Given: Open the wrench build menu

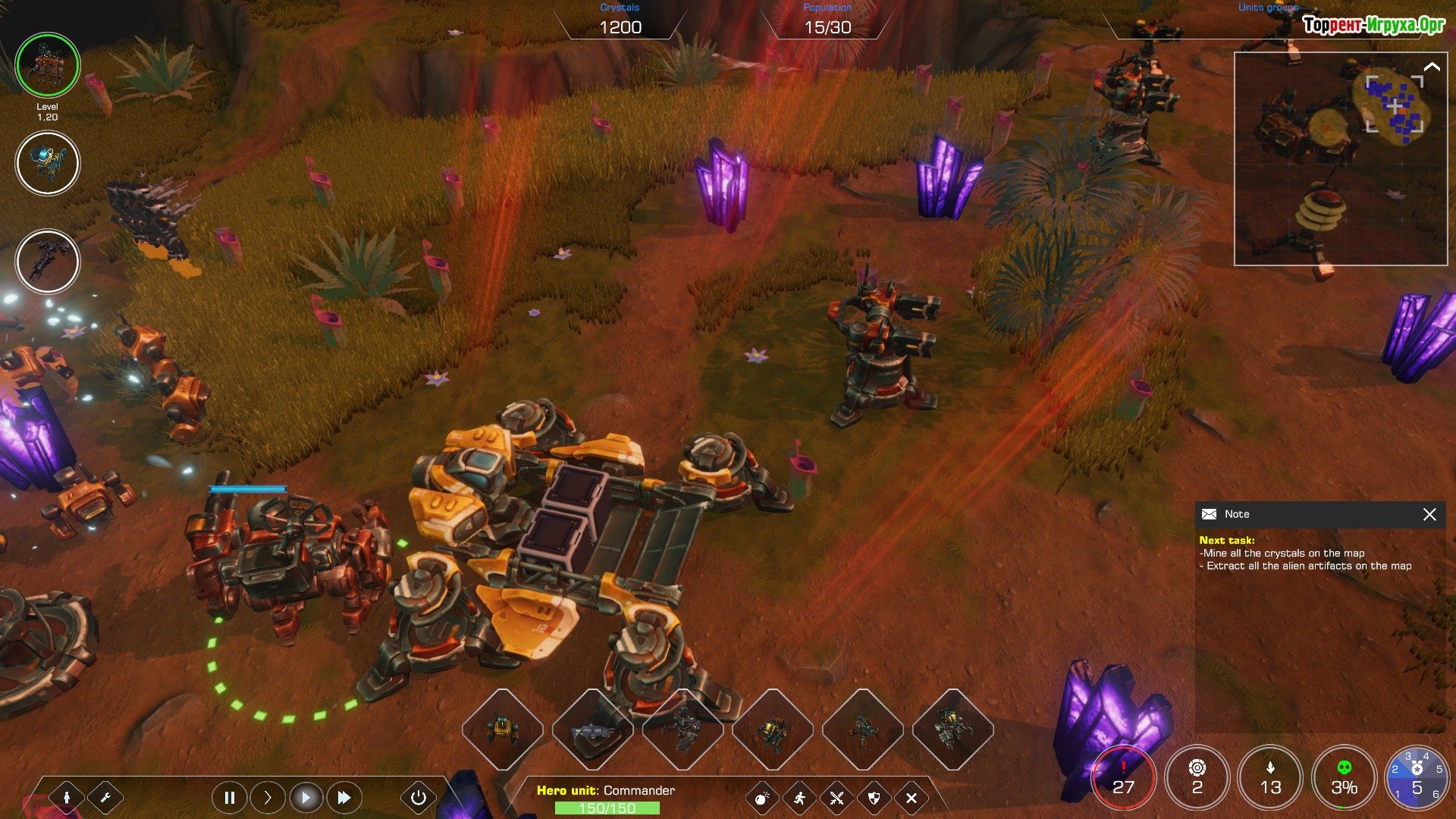Looking at the screenshot, I should coord(105,797).
